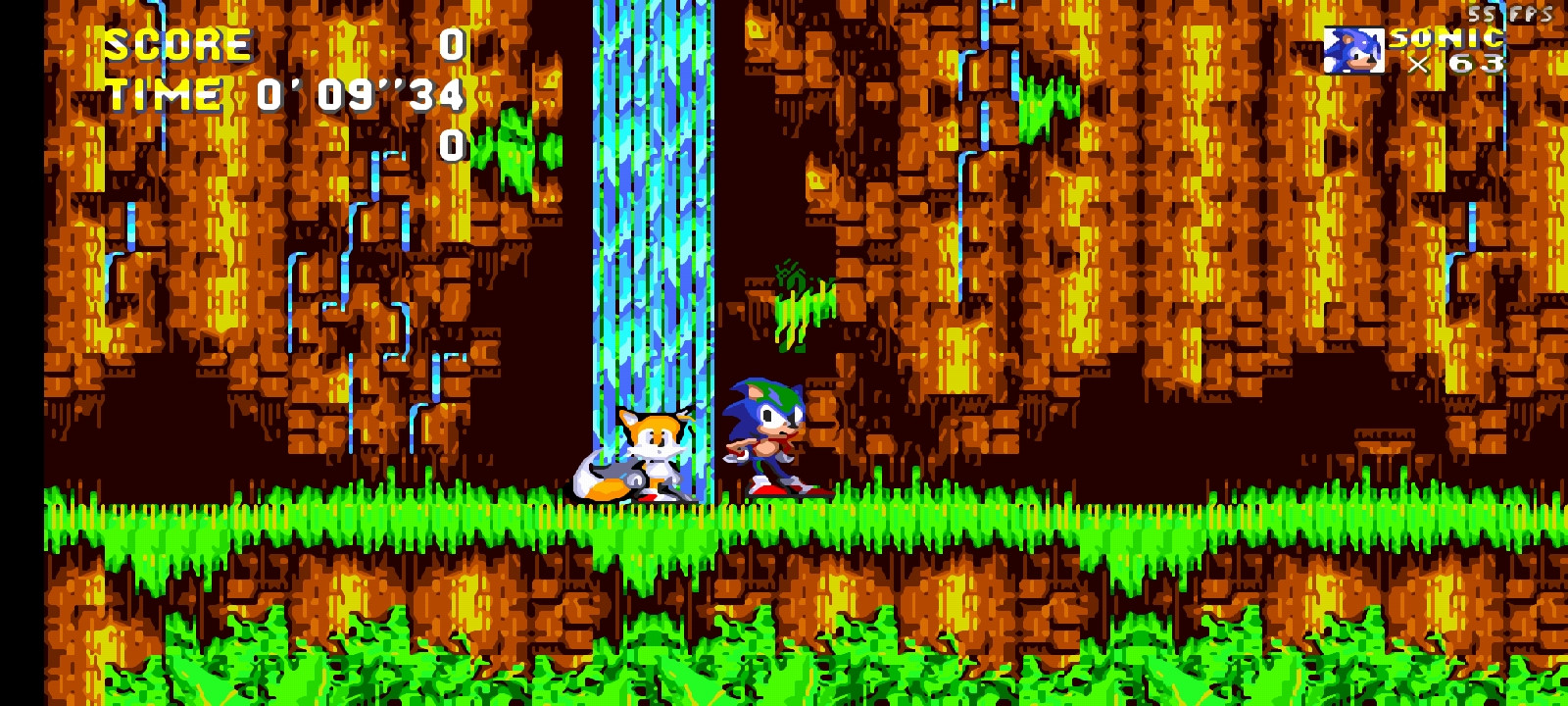The width and height of the screenshot is (1568, 706).
Task: Click the SCORE label in the HUD
Action: click(178, 43)
